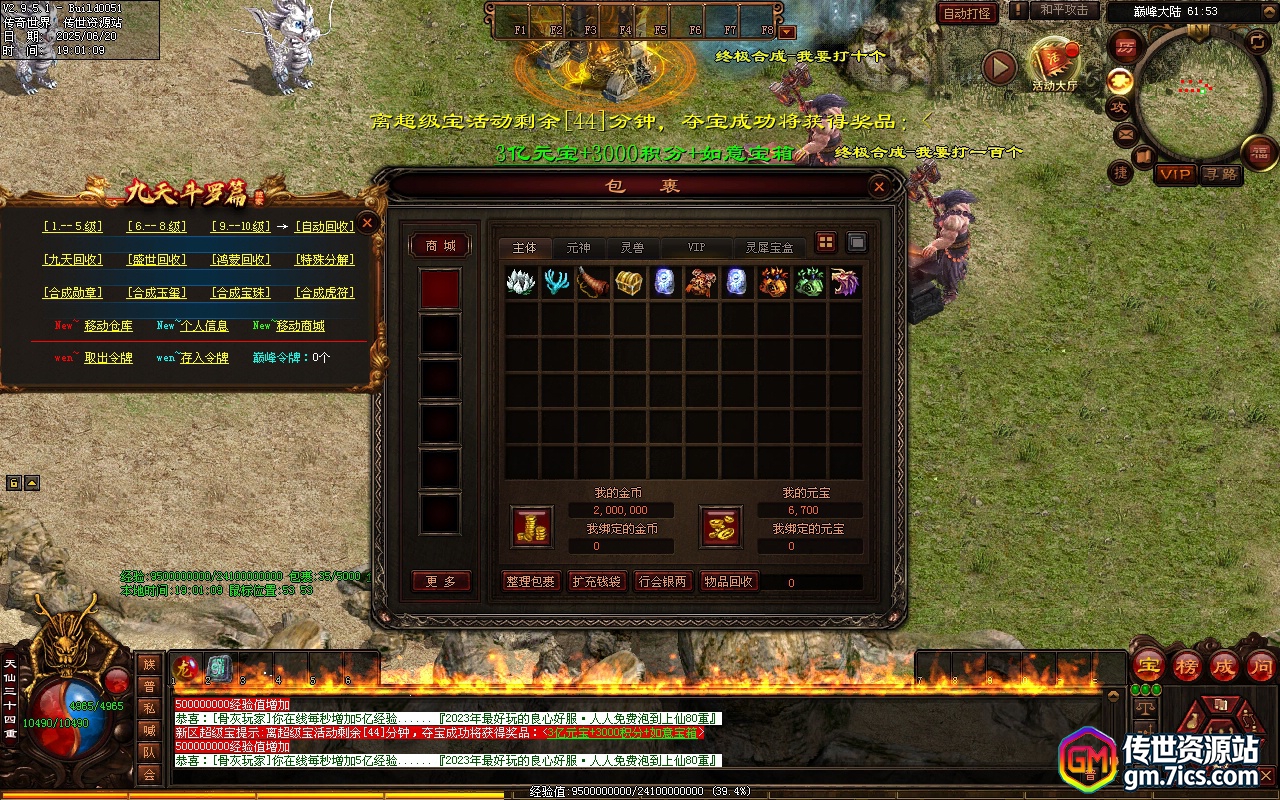Open the mail envelope icon by the minimap
The width and height of the screenshot is (1280, 800).
pos(1125,133)
